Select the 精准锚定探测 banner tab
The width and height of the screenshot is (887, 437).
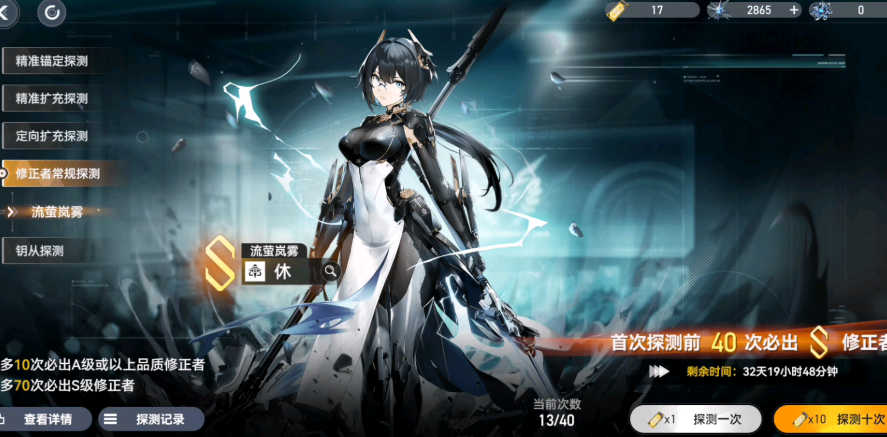pos(62,61)
